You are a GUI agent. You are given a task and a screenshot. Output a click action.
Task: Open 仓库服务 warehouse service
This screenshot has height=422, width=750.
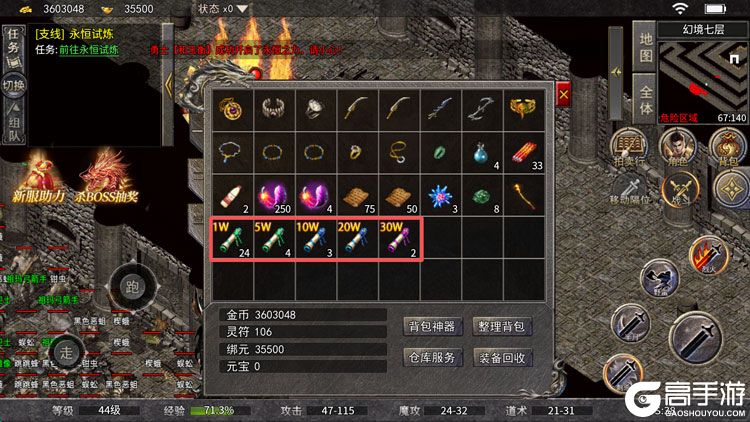[432, 357]
